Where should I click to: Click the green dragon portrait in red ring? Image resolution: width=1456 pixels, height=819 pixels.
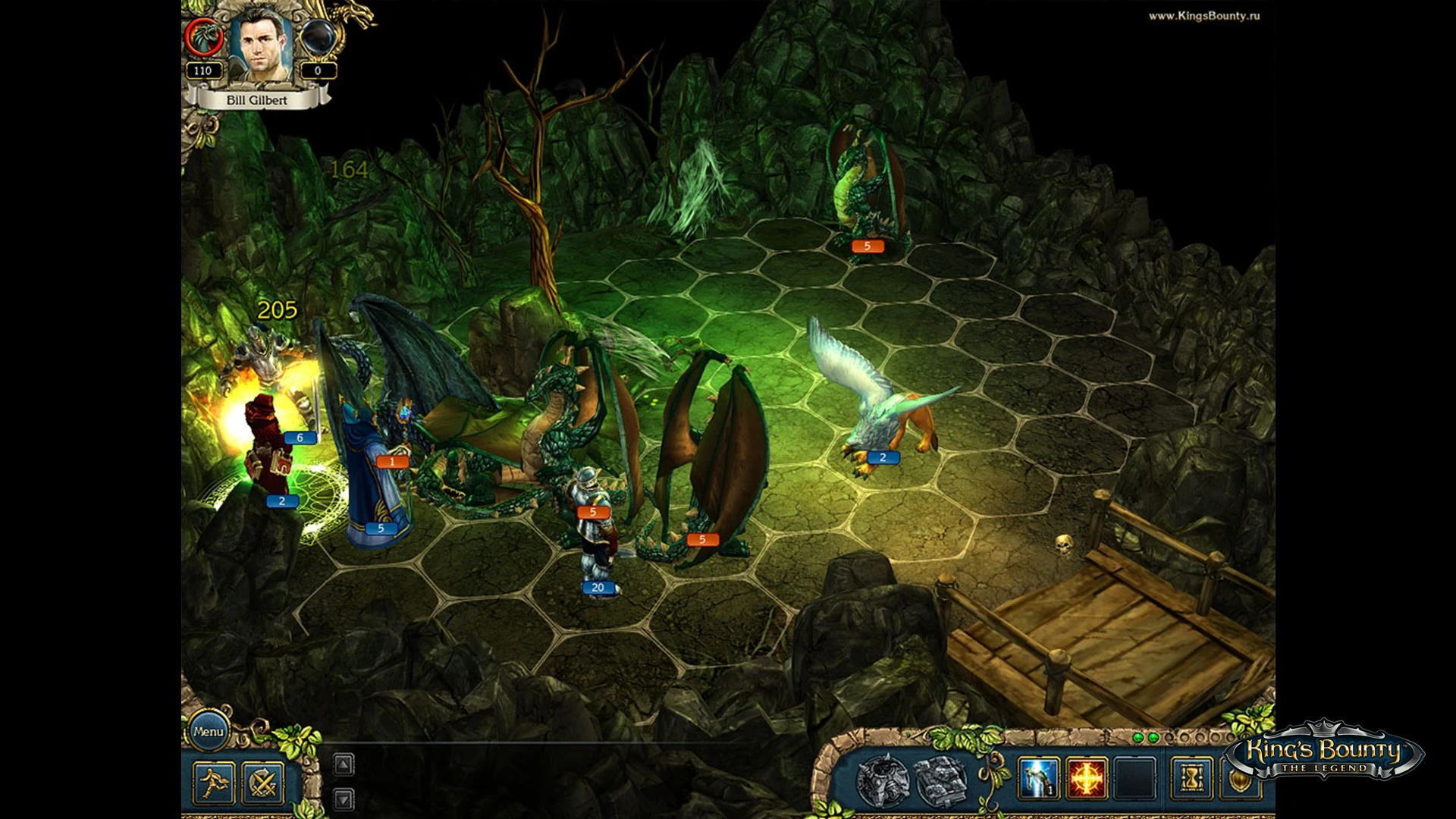click(x=204, y=37)
